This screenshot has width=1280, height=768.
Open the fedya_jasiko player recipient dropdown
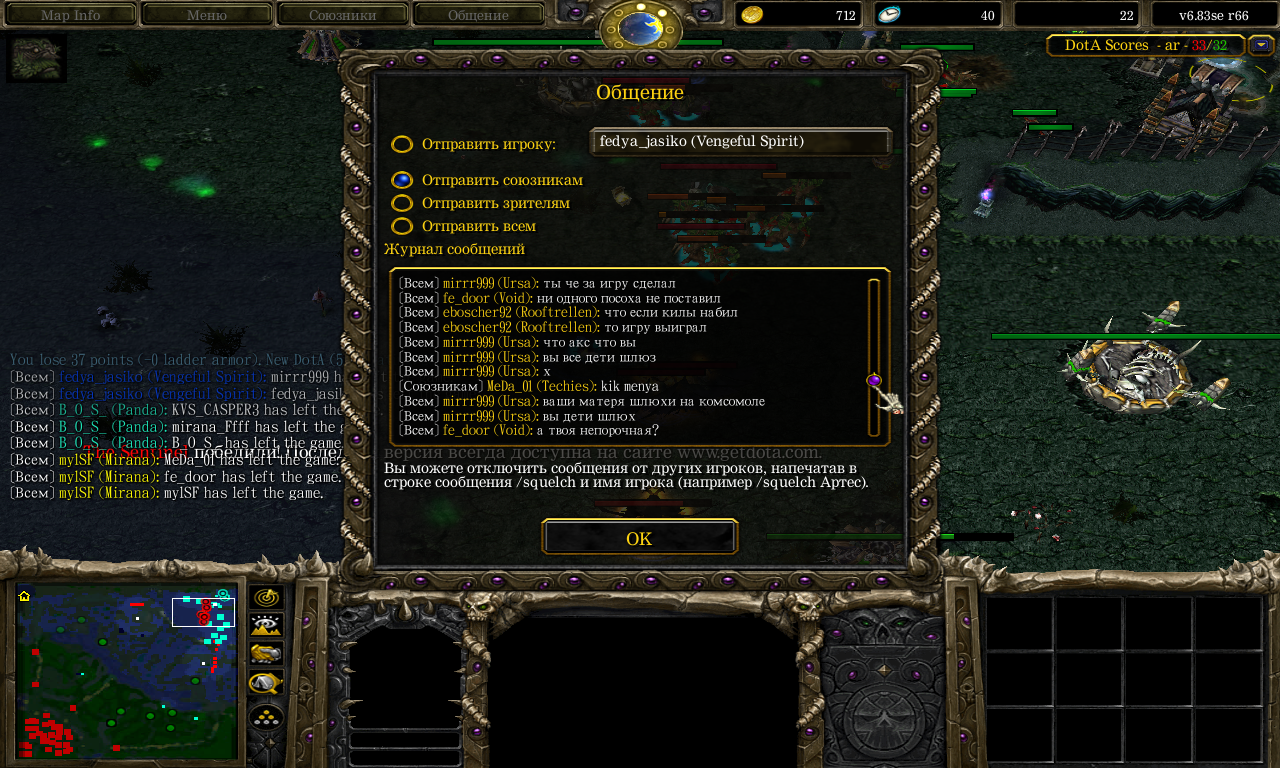click(740, 142)
